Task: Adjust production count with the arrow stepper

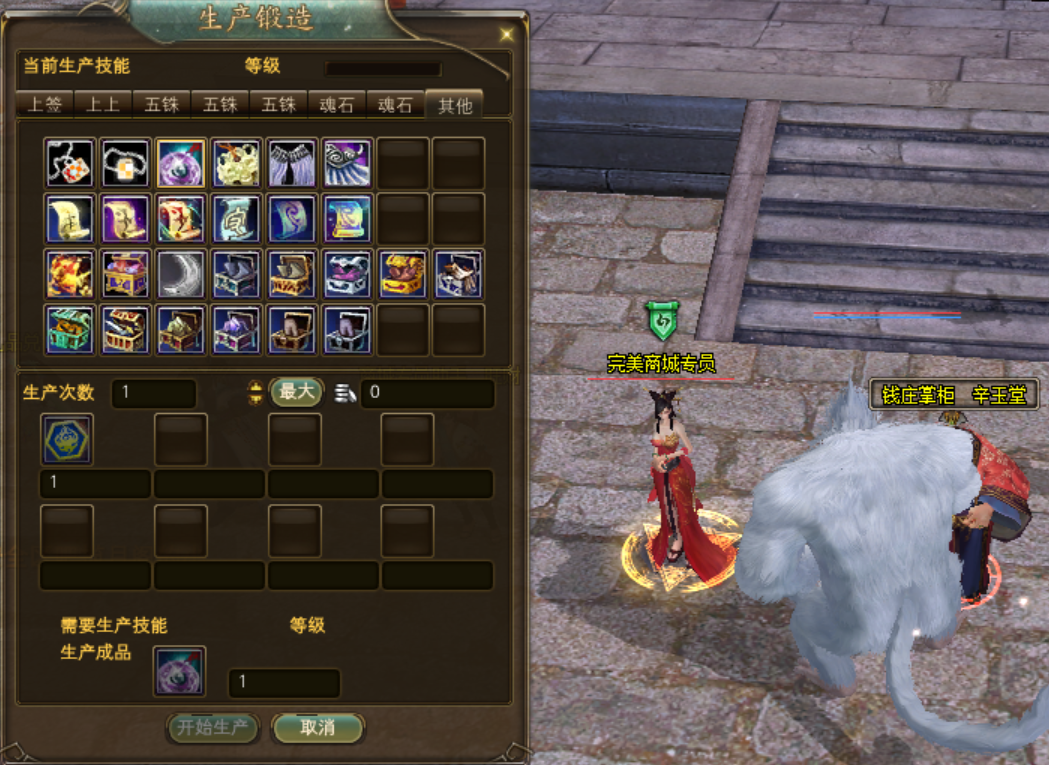Action: pyautogui.click(x=255, y=392)
